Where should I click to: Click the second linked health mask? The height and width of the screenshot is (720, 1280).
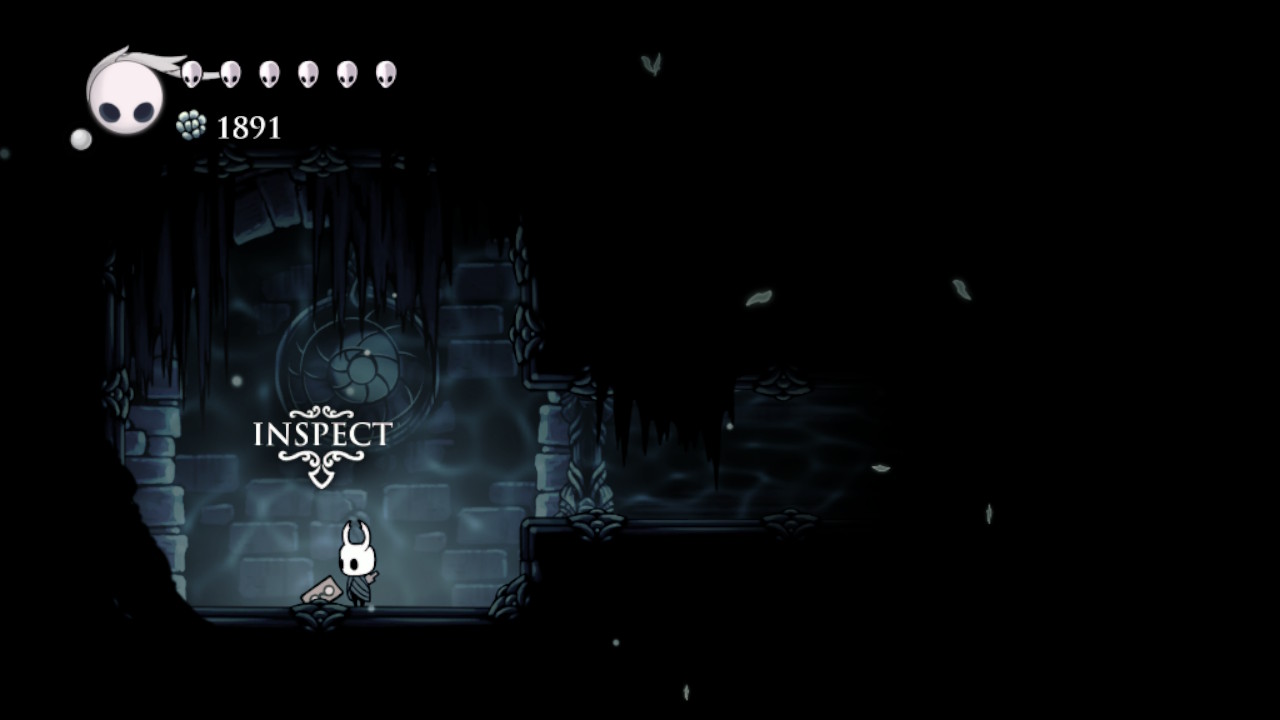[231, 70]
